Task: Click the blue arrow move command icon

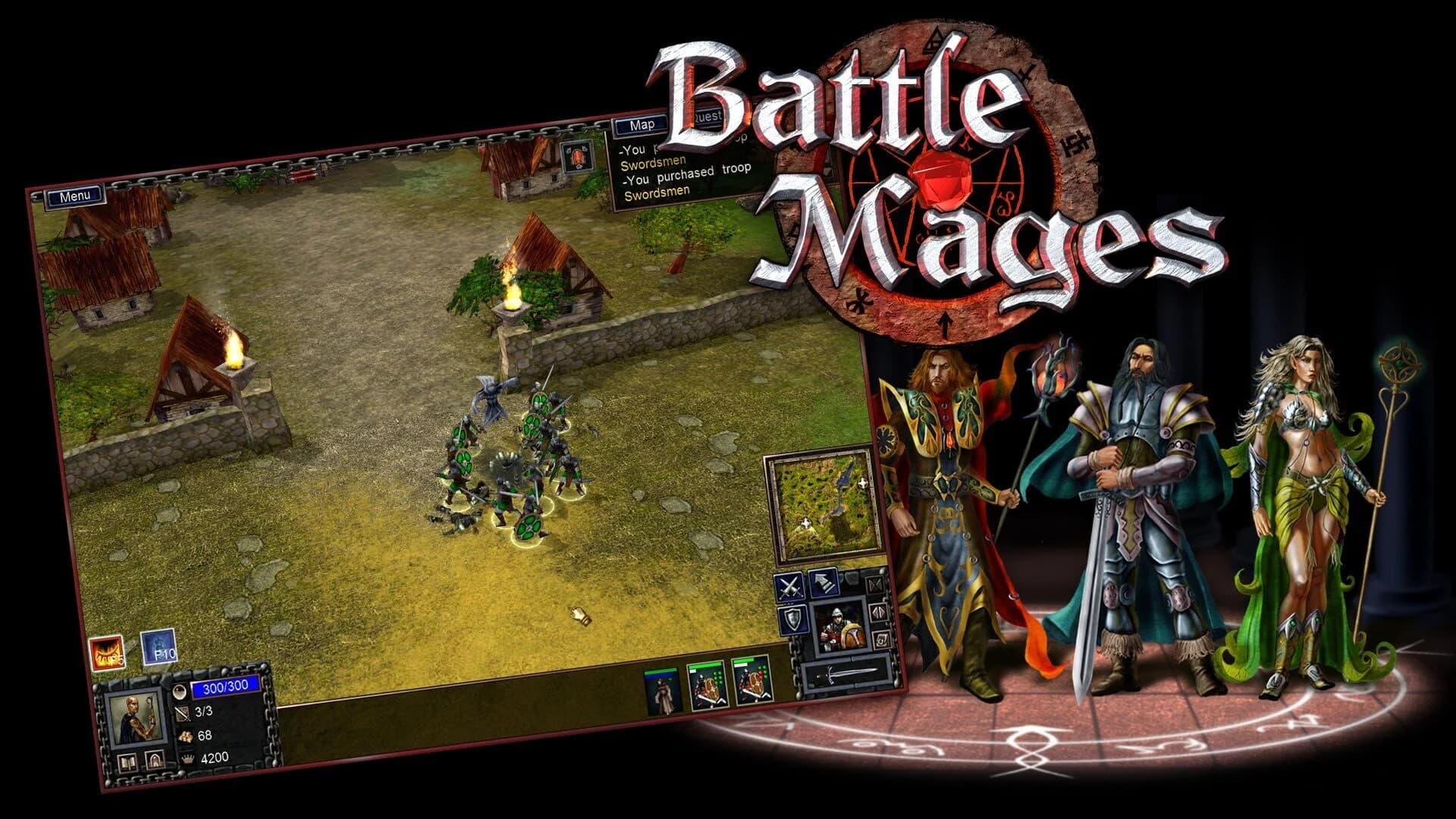Action: [x=823, y=584]
